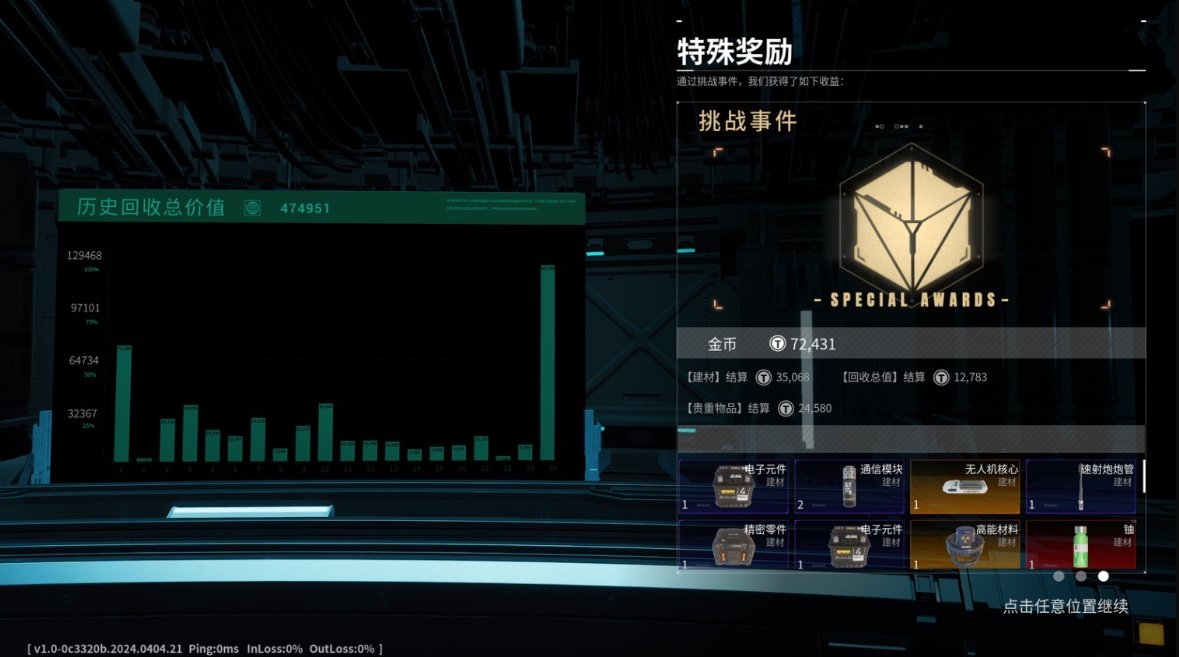This screenshot has height=657, width=1179.
Task: Choose the 无人机核心 reward item tile
Action: [965, 486]
